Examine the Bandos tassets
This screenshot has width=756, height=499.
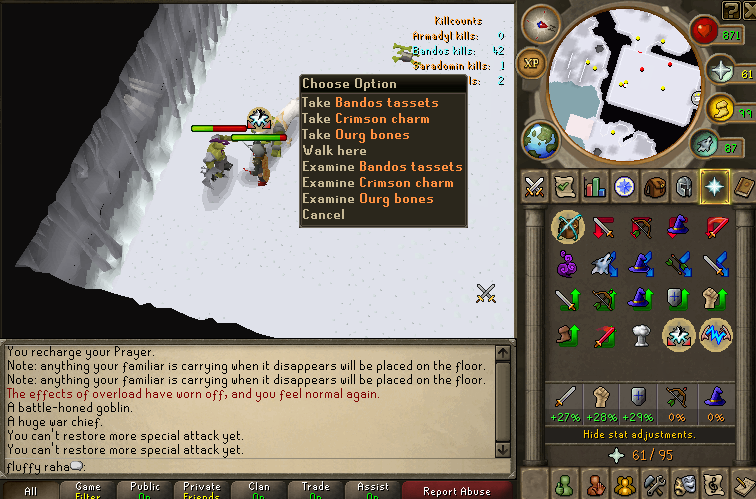(382, 167)
